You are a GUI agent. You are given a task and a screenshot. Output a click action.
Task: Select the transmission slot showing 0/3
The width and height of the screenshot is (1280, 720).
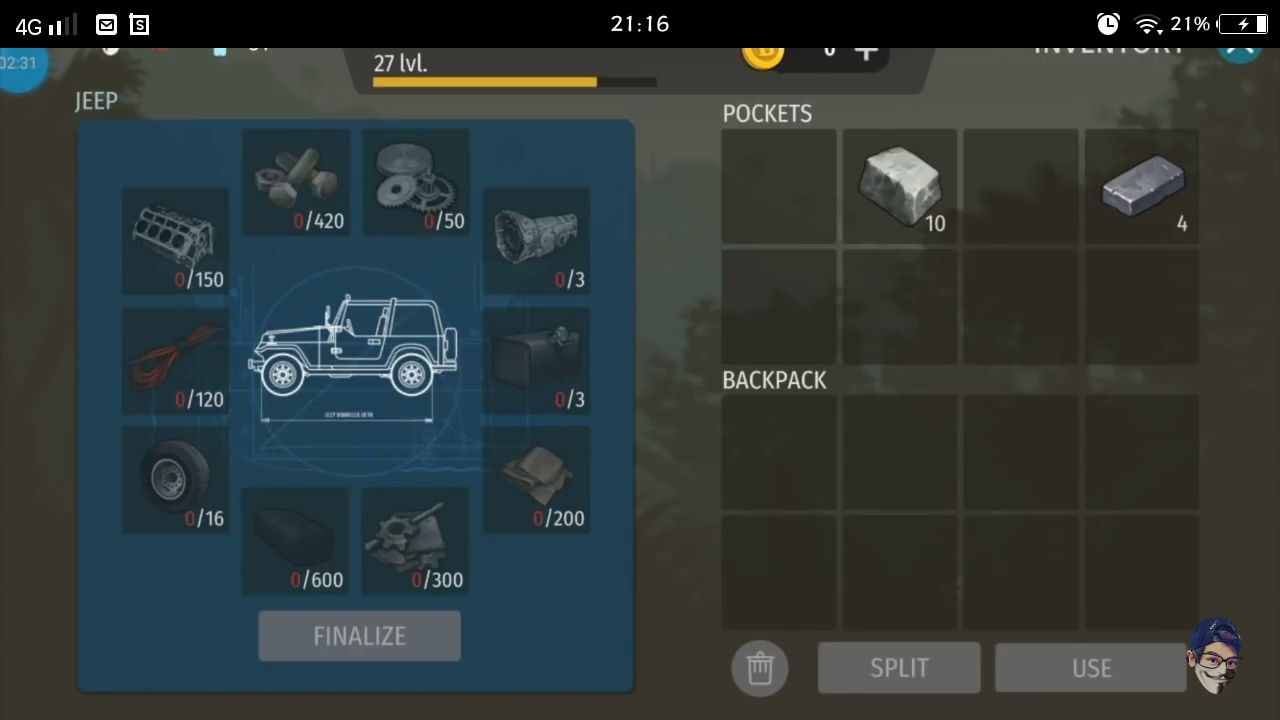pyautogui.click(x=537, y=240)
